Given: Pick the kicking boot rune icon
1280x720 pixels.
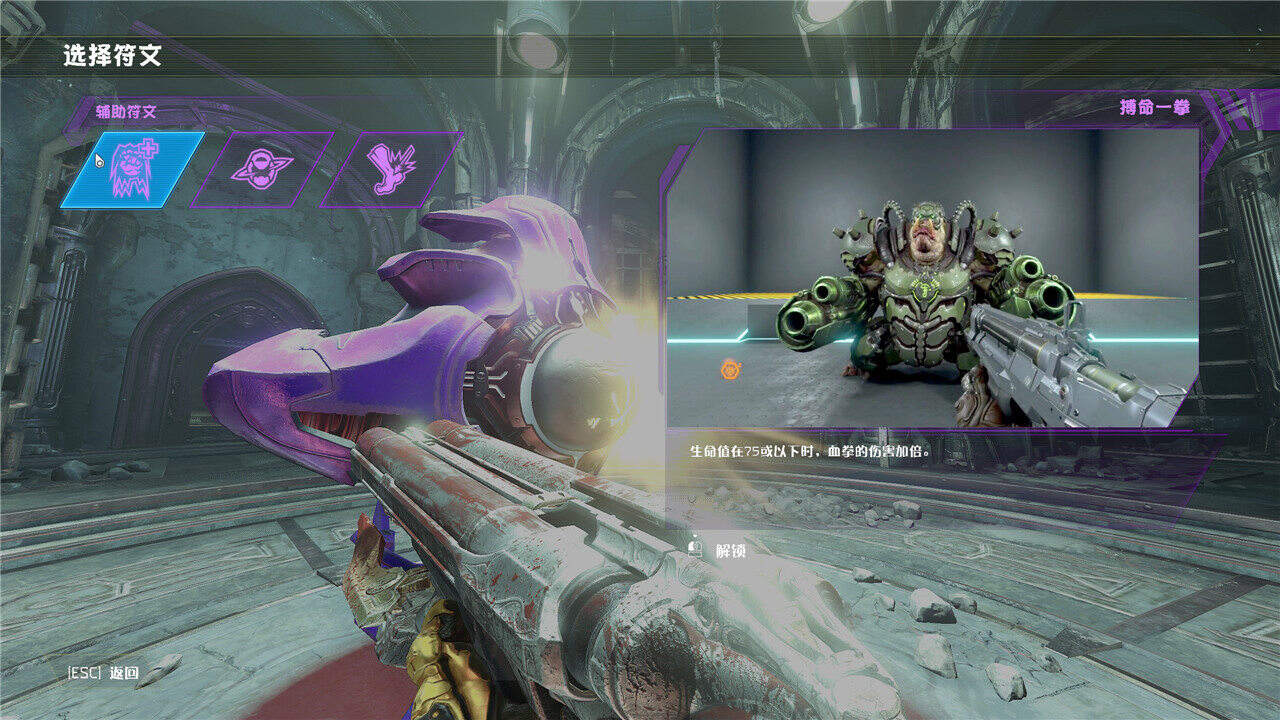Looking at the screenshot, I should pyautogui.click(x=391, y=169).
